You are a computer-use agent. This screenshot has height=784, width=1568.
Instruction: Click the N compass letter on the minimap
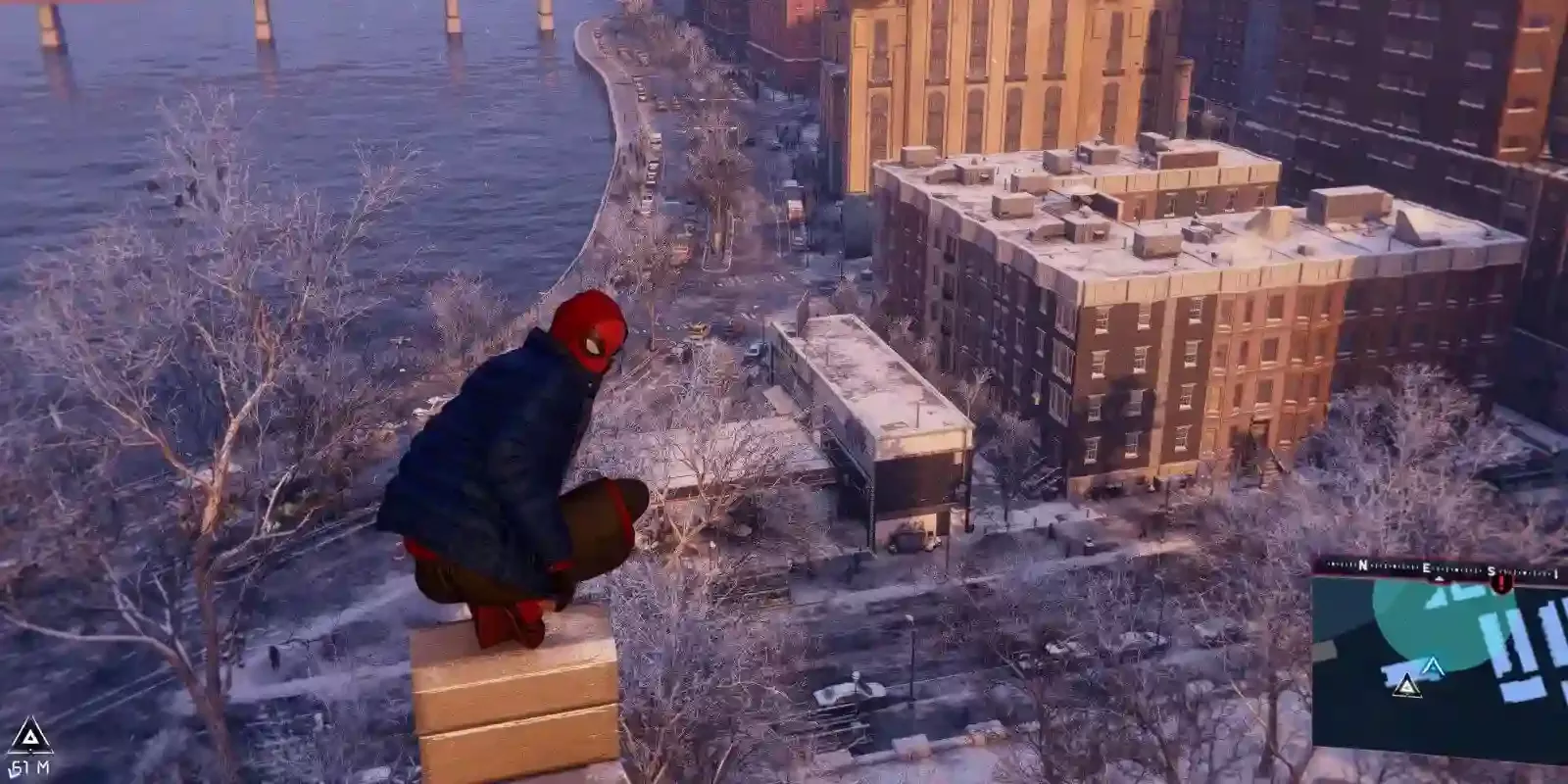point(1362,563)
